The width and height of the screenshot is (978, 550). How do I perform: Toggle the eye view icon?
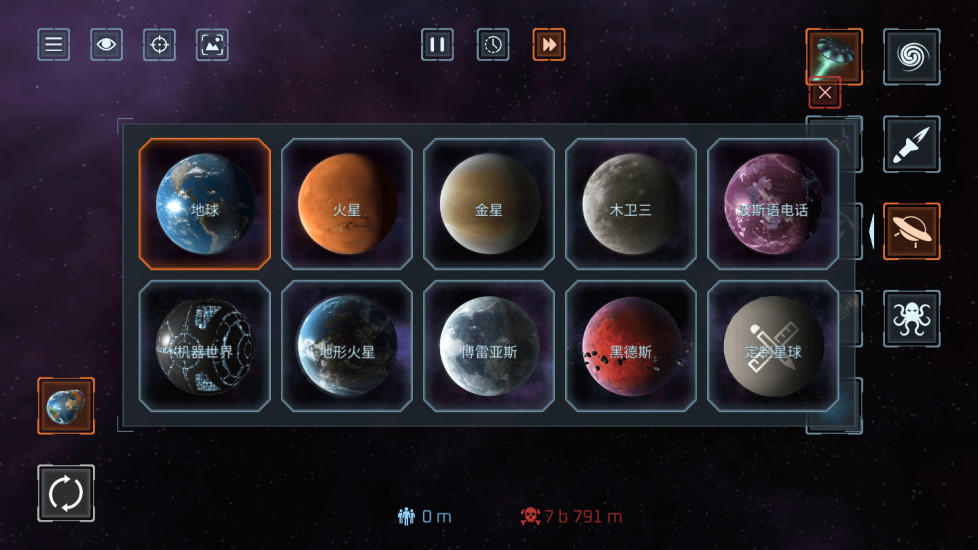pos(106,45)
